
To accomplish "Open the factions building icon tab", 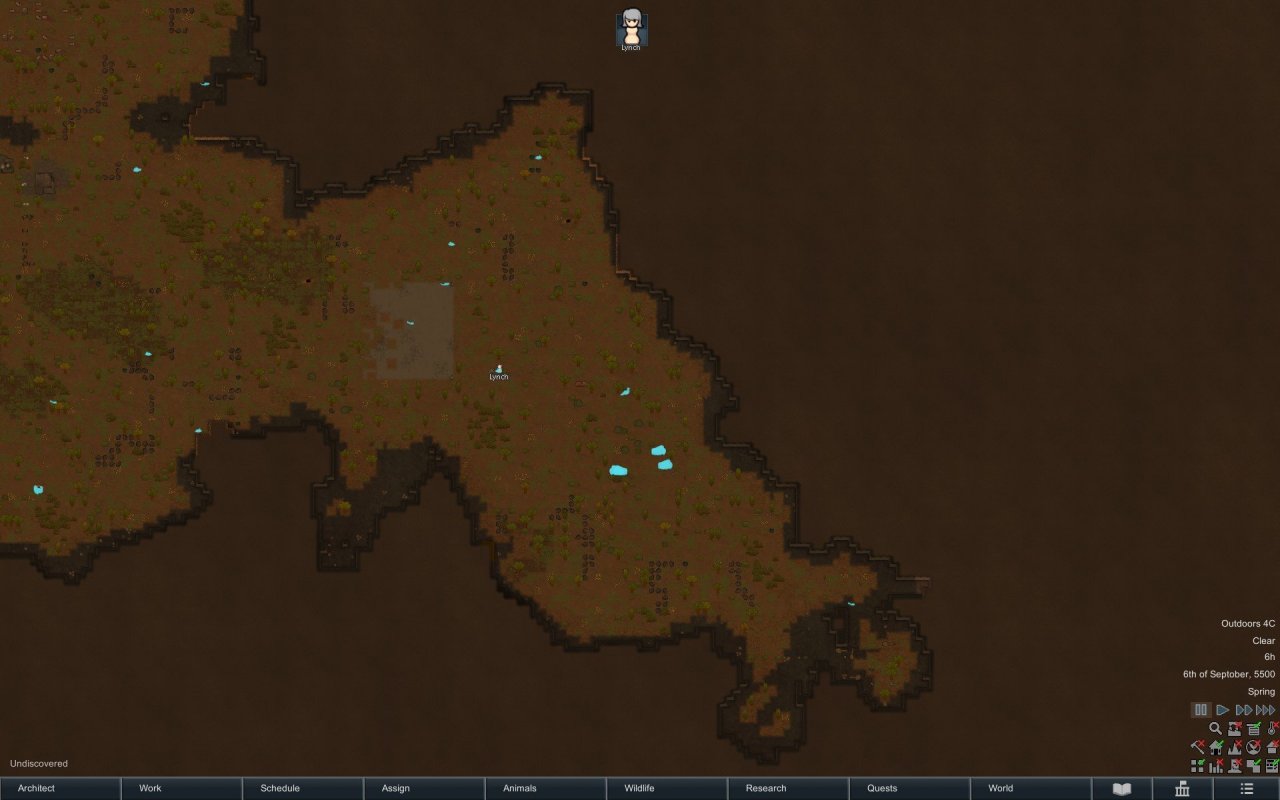I will pyautogui.click(x=1182, y=789).
